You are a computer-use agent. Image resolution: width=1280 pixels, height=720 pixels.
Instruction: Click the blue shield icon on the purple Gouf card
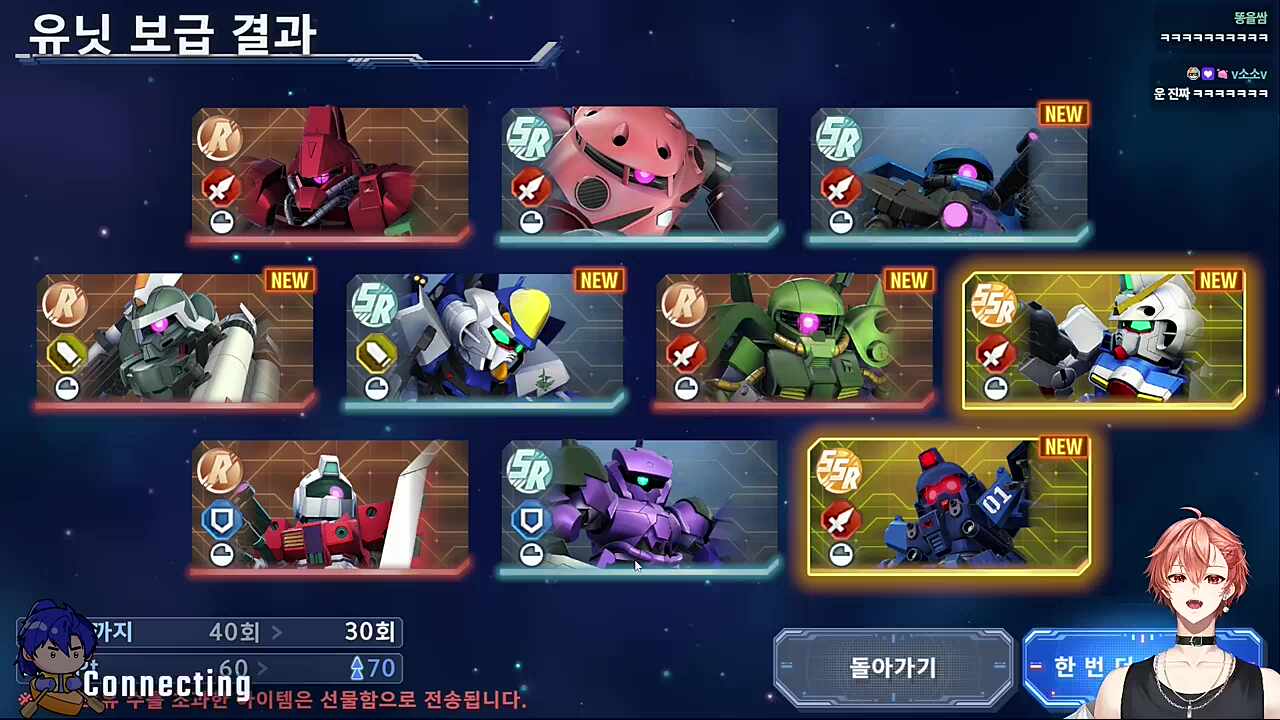click(530, 520)
